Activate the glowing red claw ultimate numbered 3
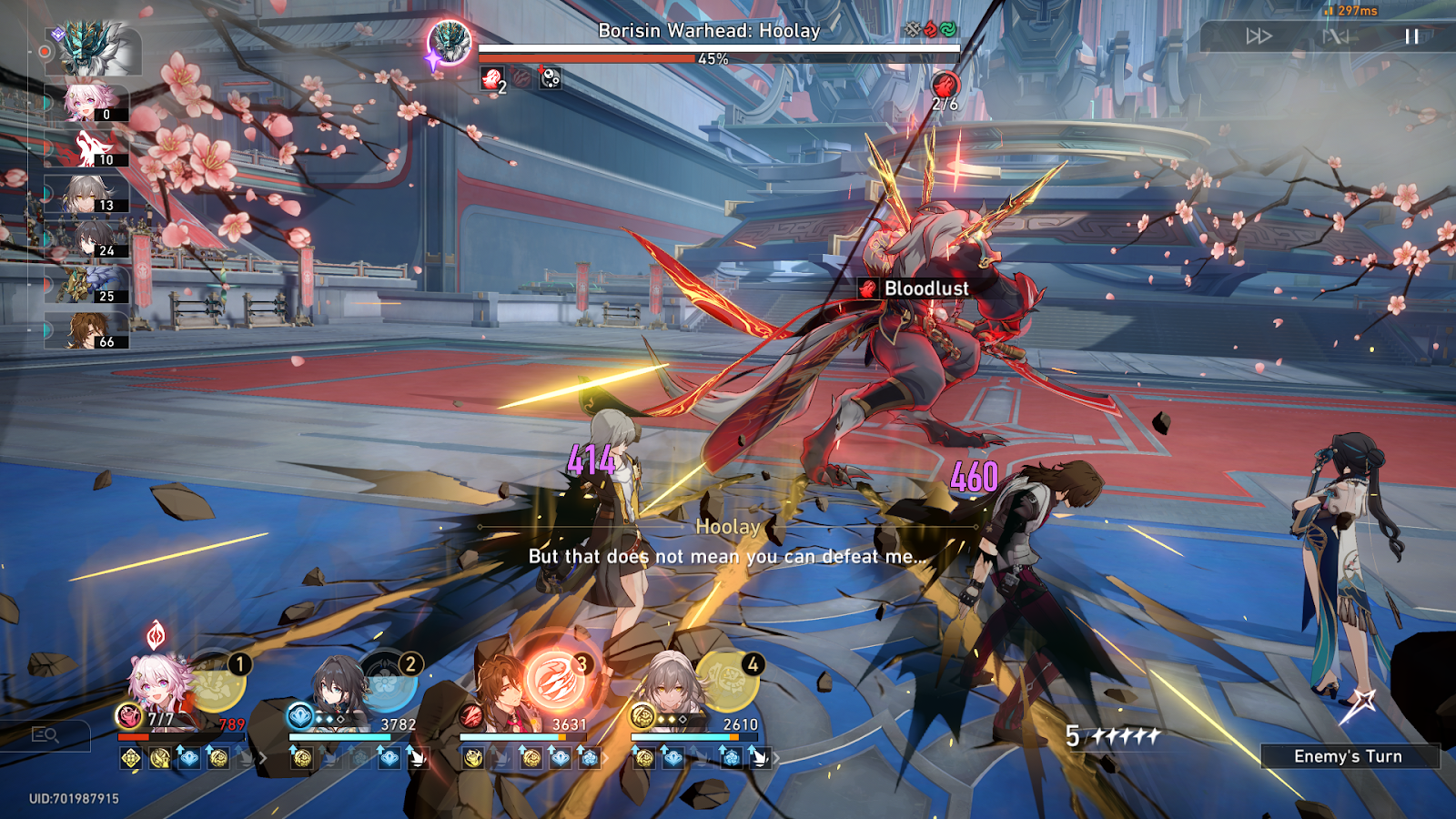The width and height of the screenshot is (1456, 819). (x=557, y=682)
